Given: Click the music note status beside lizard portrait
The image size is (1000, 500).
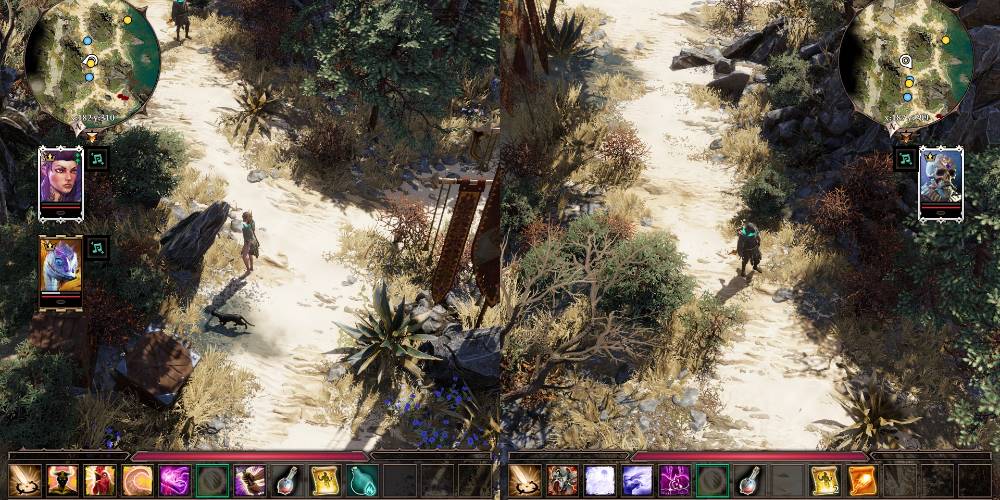Looking at the screenshot, I should [x=97, y=248].
